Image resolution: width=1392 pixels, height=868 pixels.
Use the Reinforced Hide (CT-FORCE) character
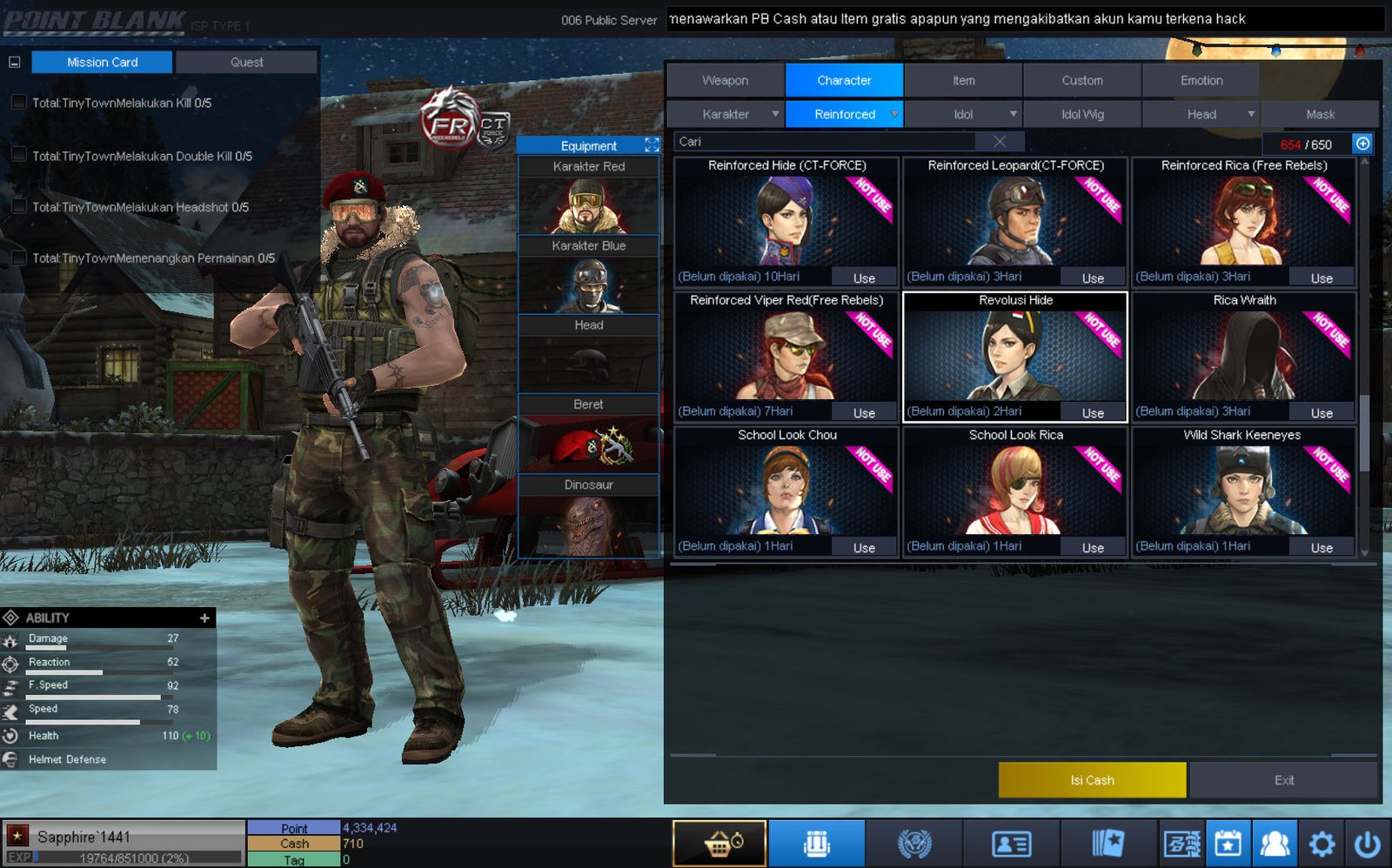(864, 278)
